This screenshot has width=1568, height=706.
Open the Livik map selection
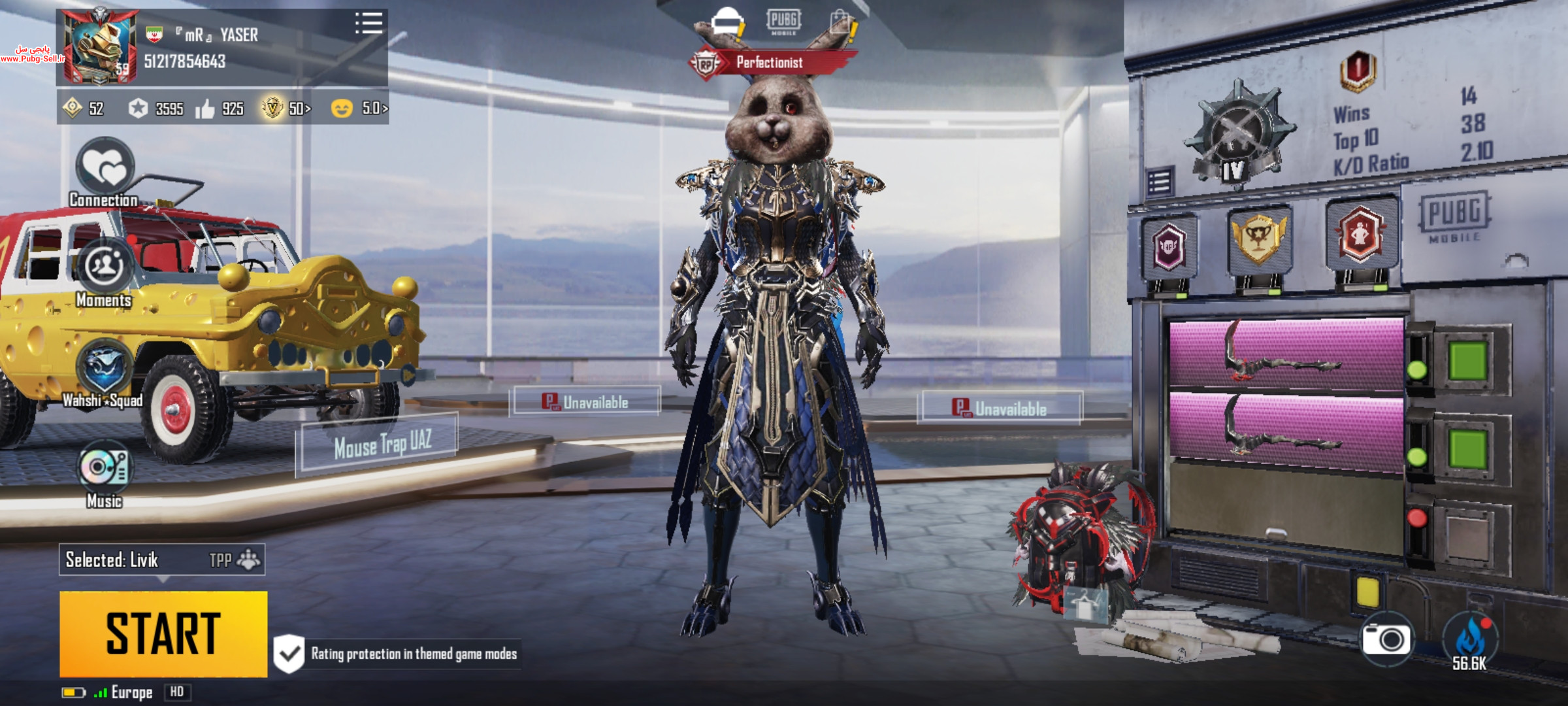pyautogui.click(x=161, y=560)
